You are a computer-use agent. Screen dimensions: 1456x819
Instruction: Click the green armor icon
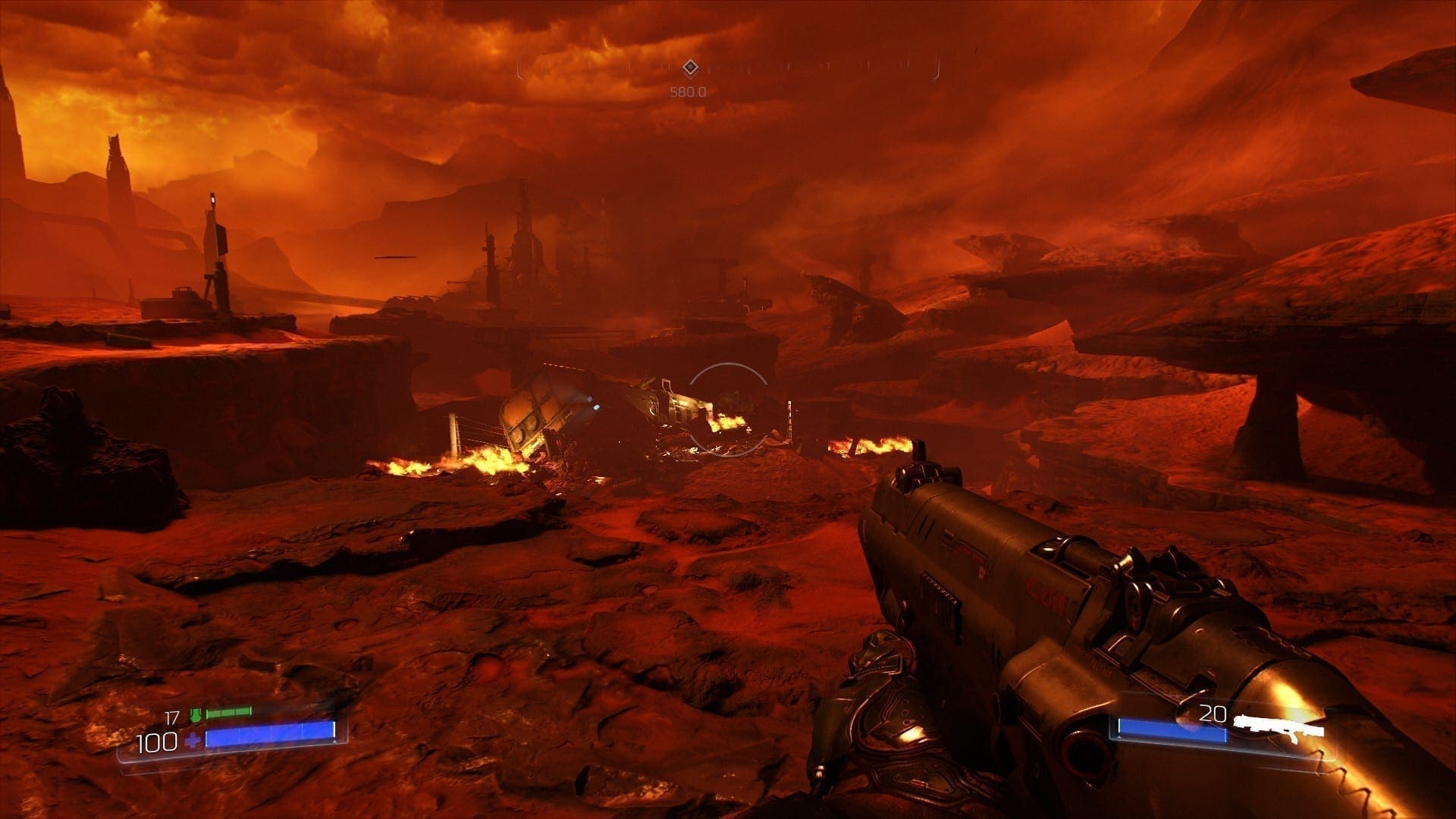click(196, 715)
